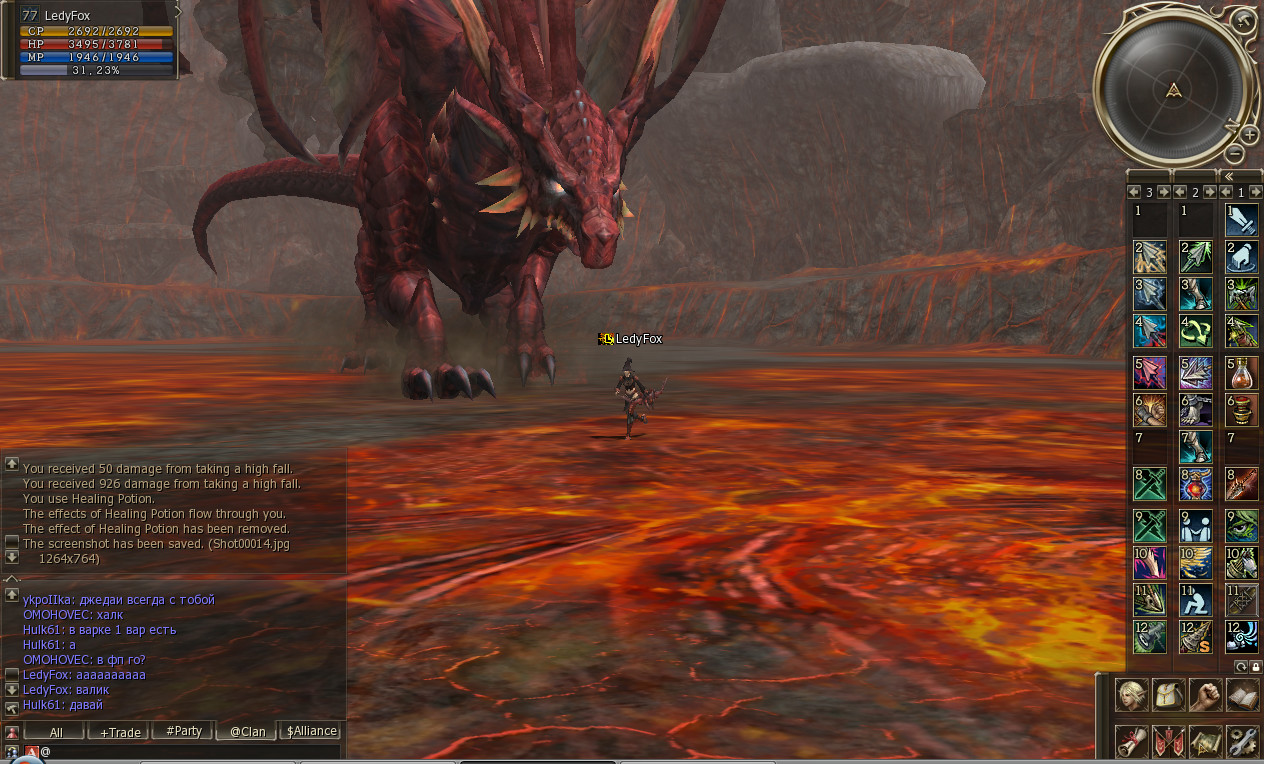Zoom out the radar with minus button
This screenshot has height=764, width=1264.
(x=1235, y=153)
